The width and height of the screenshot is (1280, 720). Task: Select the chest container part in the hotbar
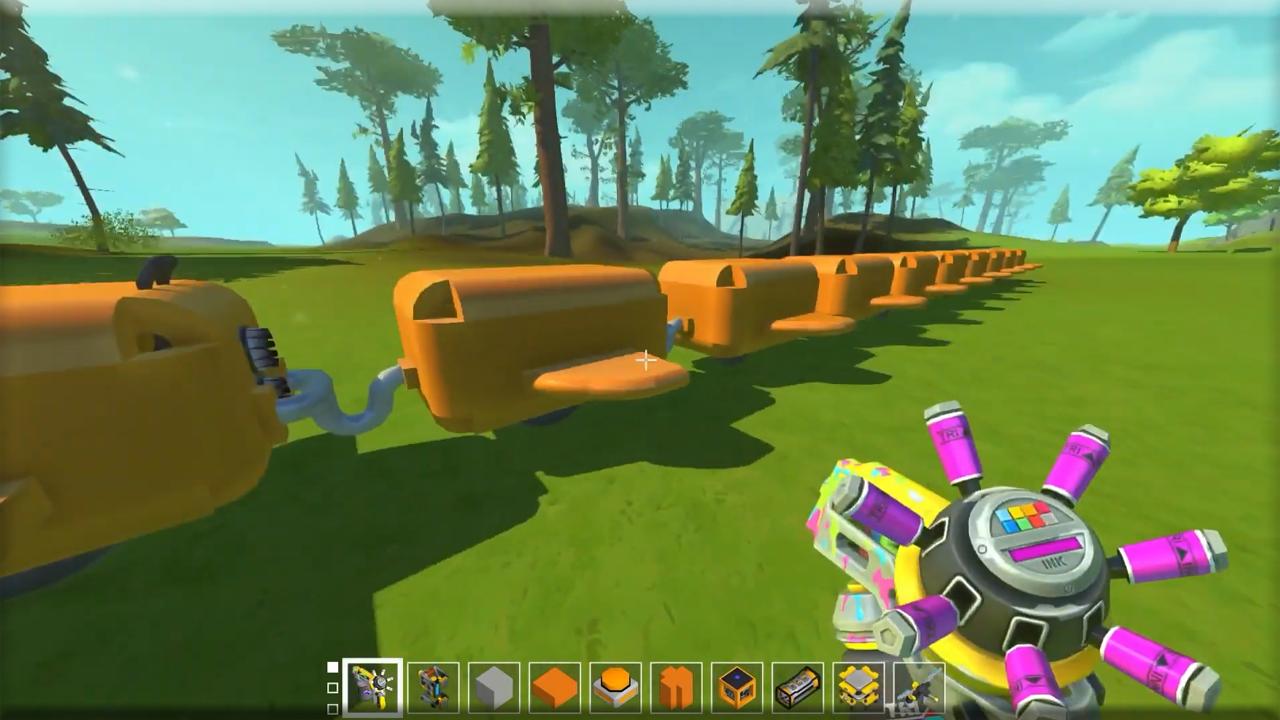tap(737, 686)
